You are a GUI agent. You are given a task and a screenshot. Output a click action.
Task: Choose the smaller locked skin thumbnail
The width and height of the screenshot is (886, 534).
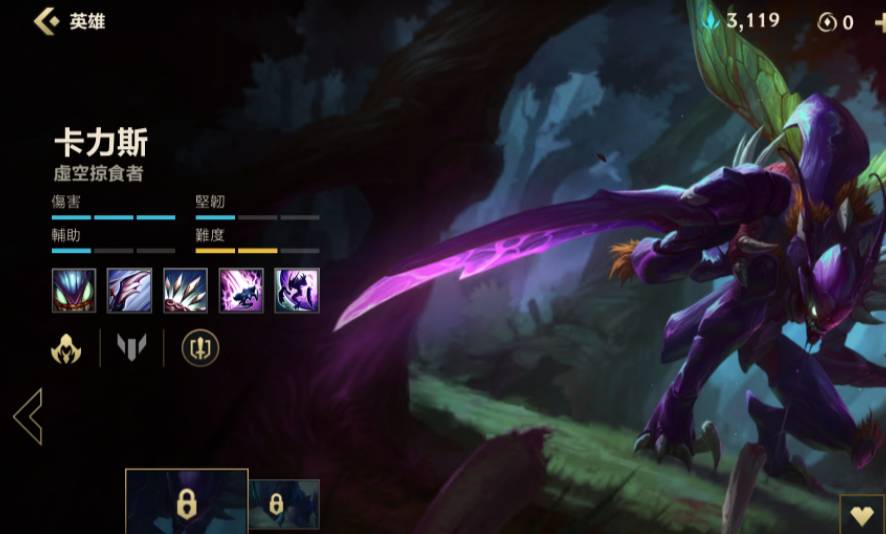pyautogui.click(x=284, y=504)
